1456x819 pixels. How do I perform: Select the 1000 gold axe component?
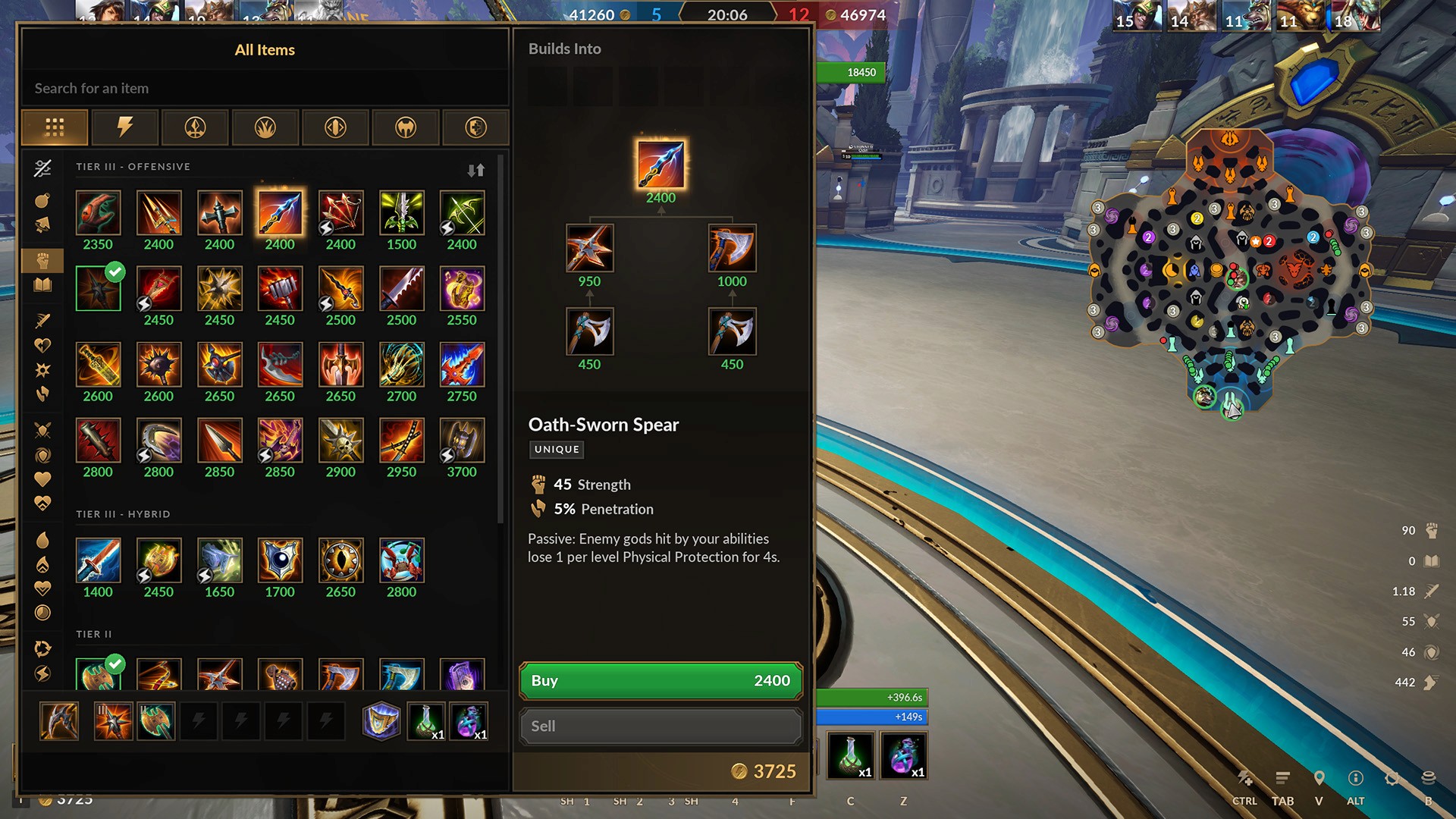(732, 249)
